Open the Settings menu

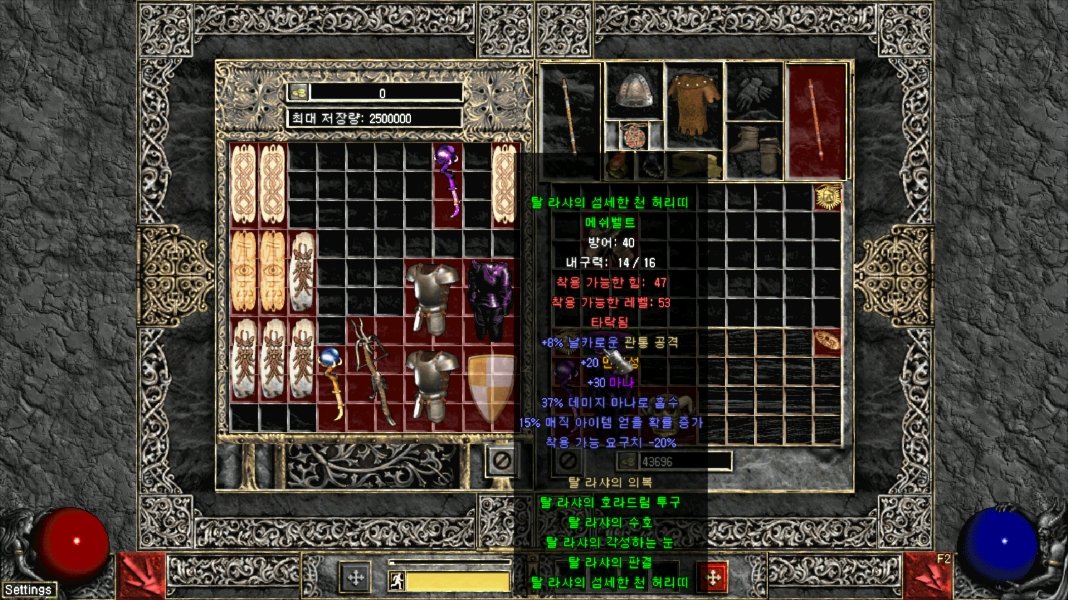click(28, 590)
